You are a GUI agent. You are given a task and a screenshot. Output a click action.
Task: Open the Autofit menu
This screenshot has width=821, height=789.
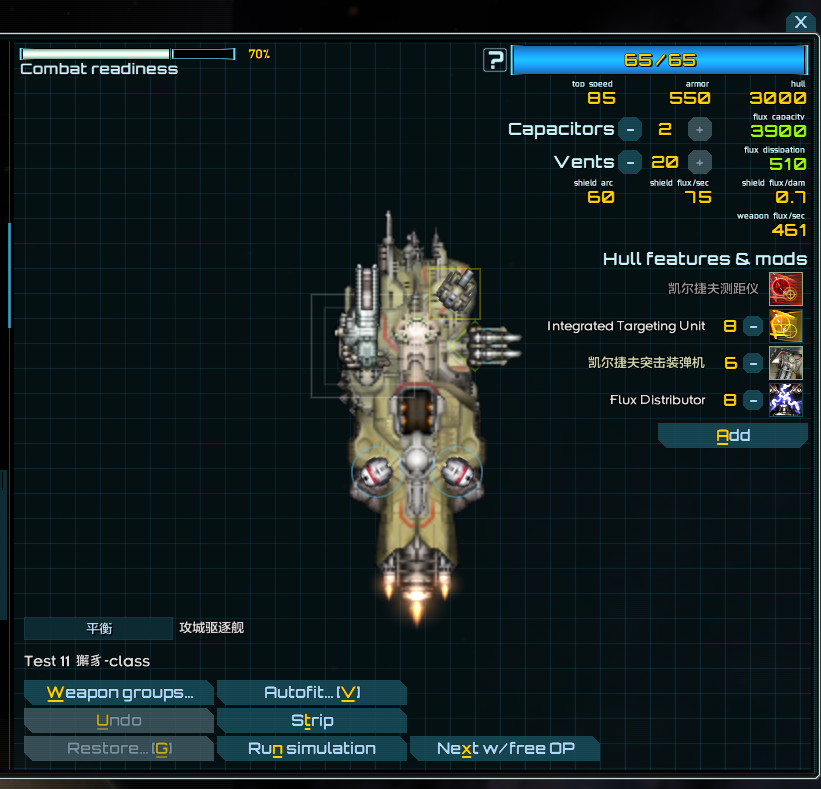coord(311,693)
